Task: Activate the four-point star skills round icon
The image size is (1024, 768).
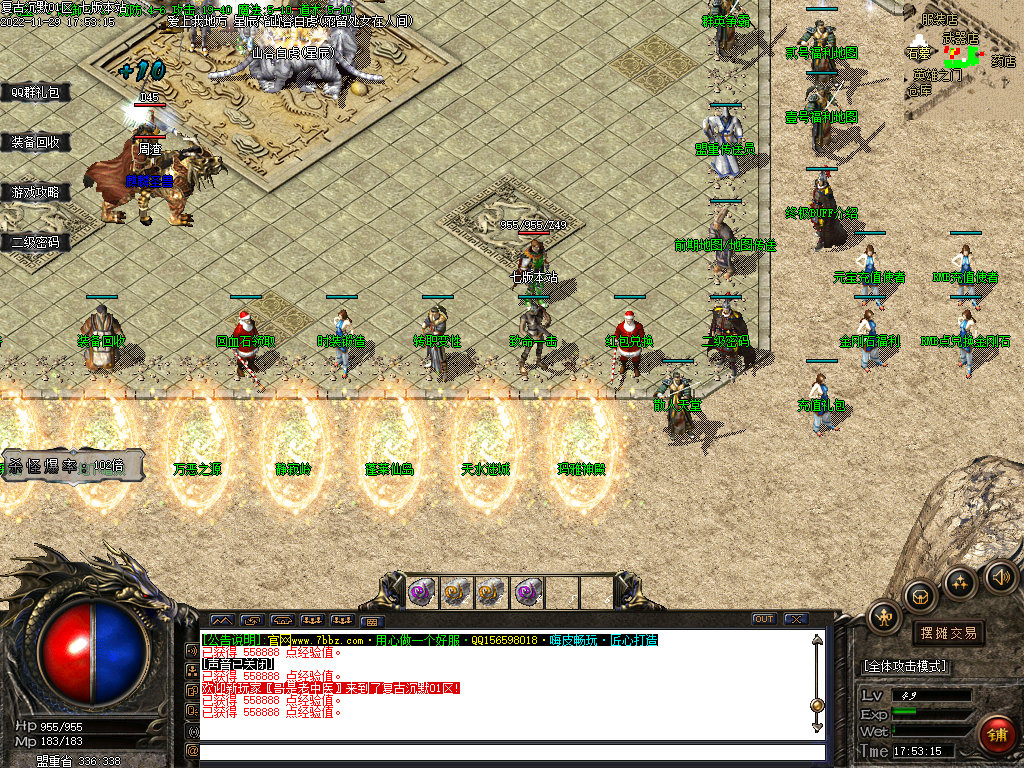Action: click(x=960, y=582)
